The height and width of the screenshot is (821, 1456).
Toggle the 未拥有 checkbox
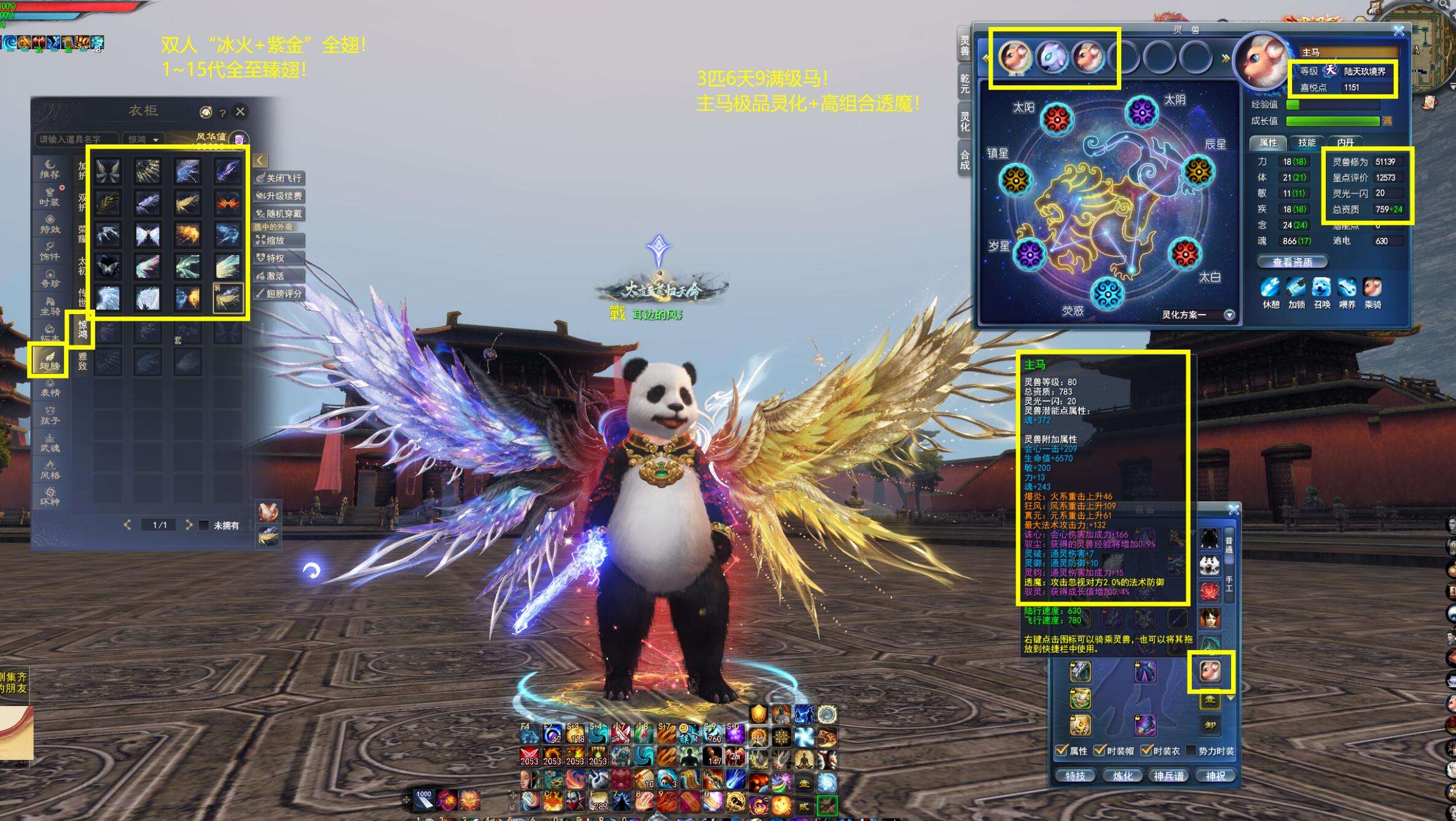[204, 525]
